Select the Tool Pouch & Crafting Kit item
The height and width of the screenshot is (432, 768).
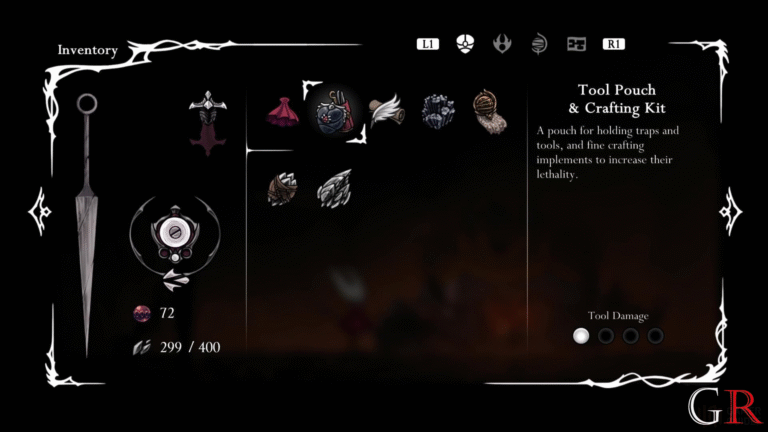(x=335, y=111)
